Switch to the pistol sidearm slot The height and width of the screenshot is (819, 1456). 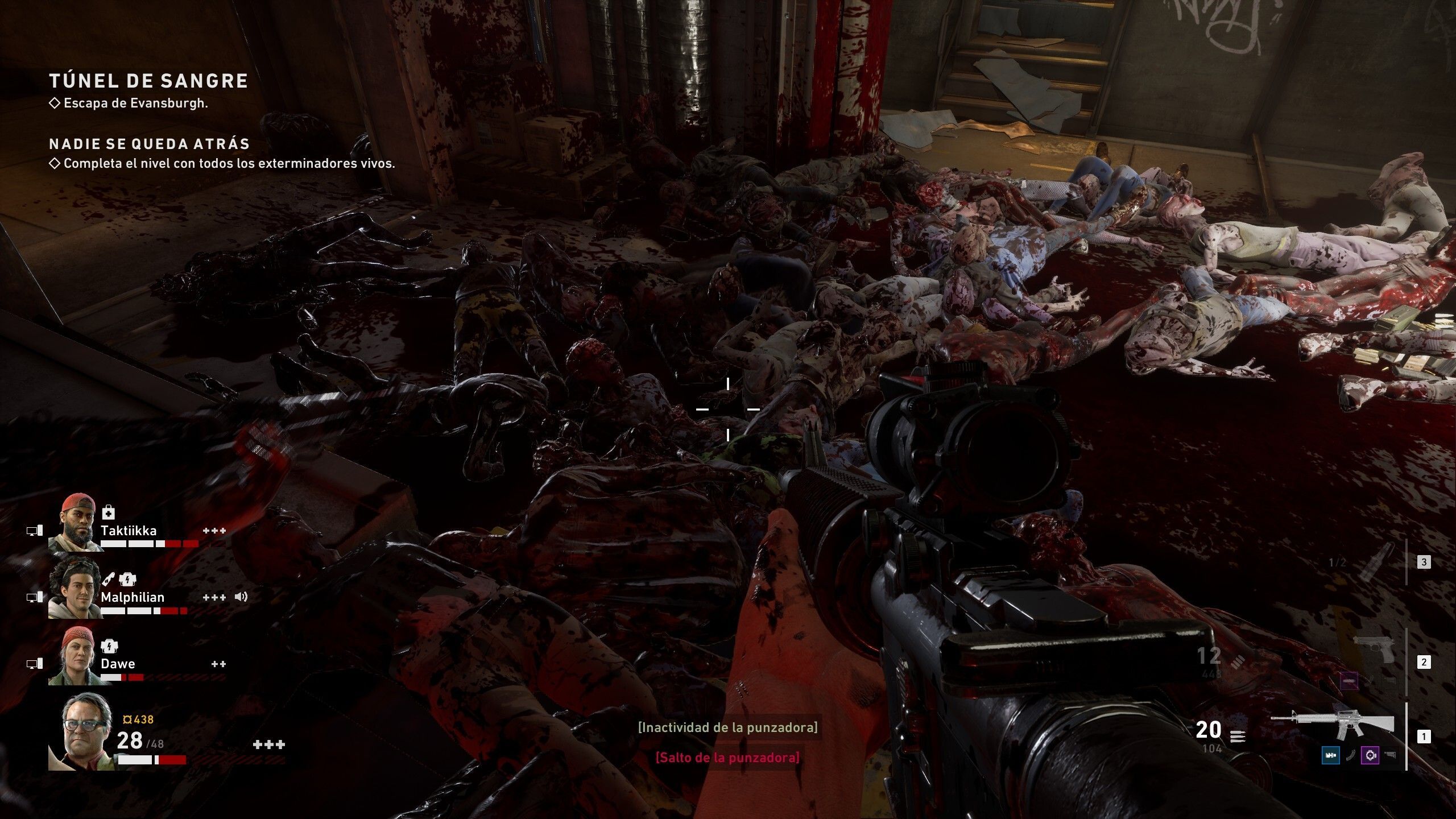tap(1374, 649)
